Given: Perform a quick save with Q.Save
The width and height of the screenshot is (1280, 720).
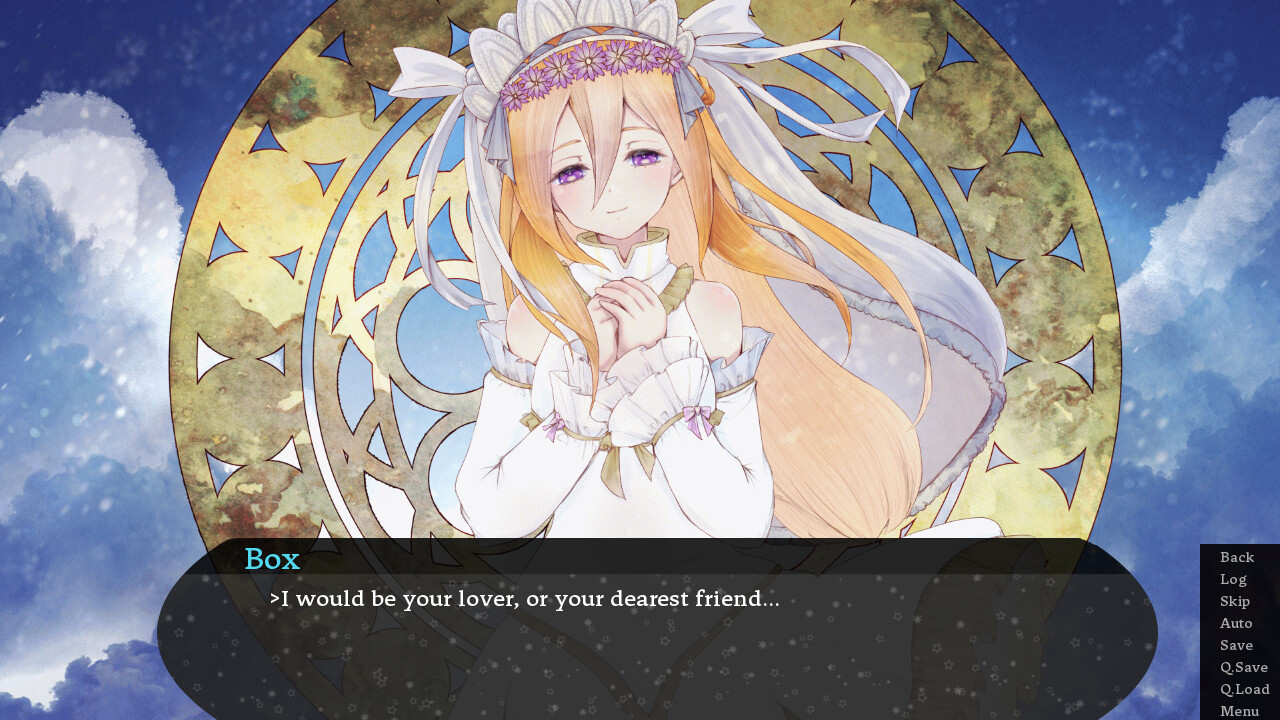Looking at the screenshot, I should click(1243, 667).
